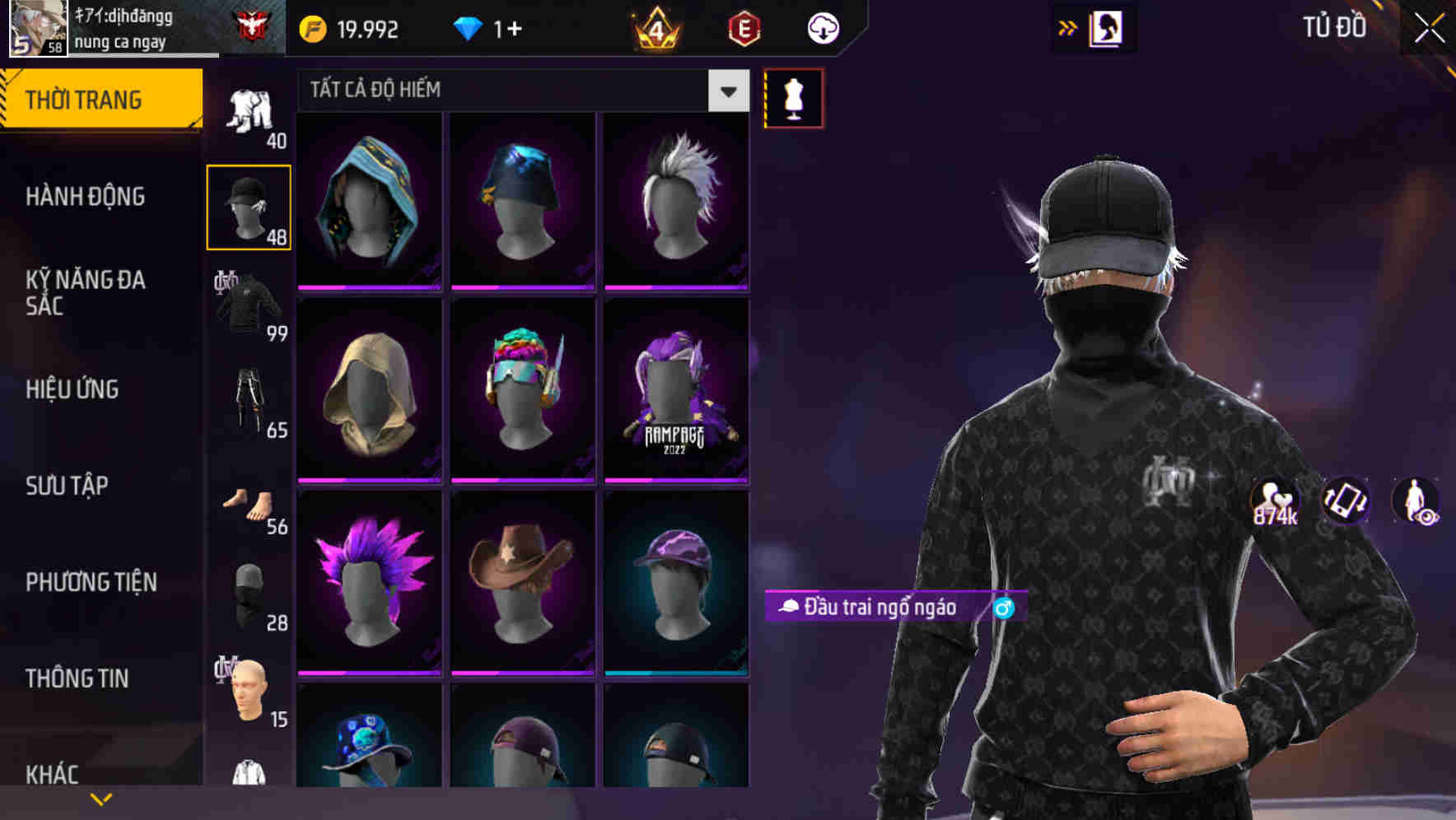Open the mannequin outfit preset icon
1456x820 pixels.
click(x=792, y=98)
